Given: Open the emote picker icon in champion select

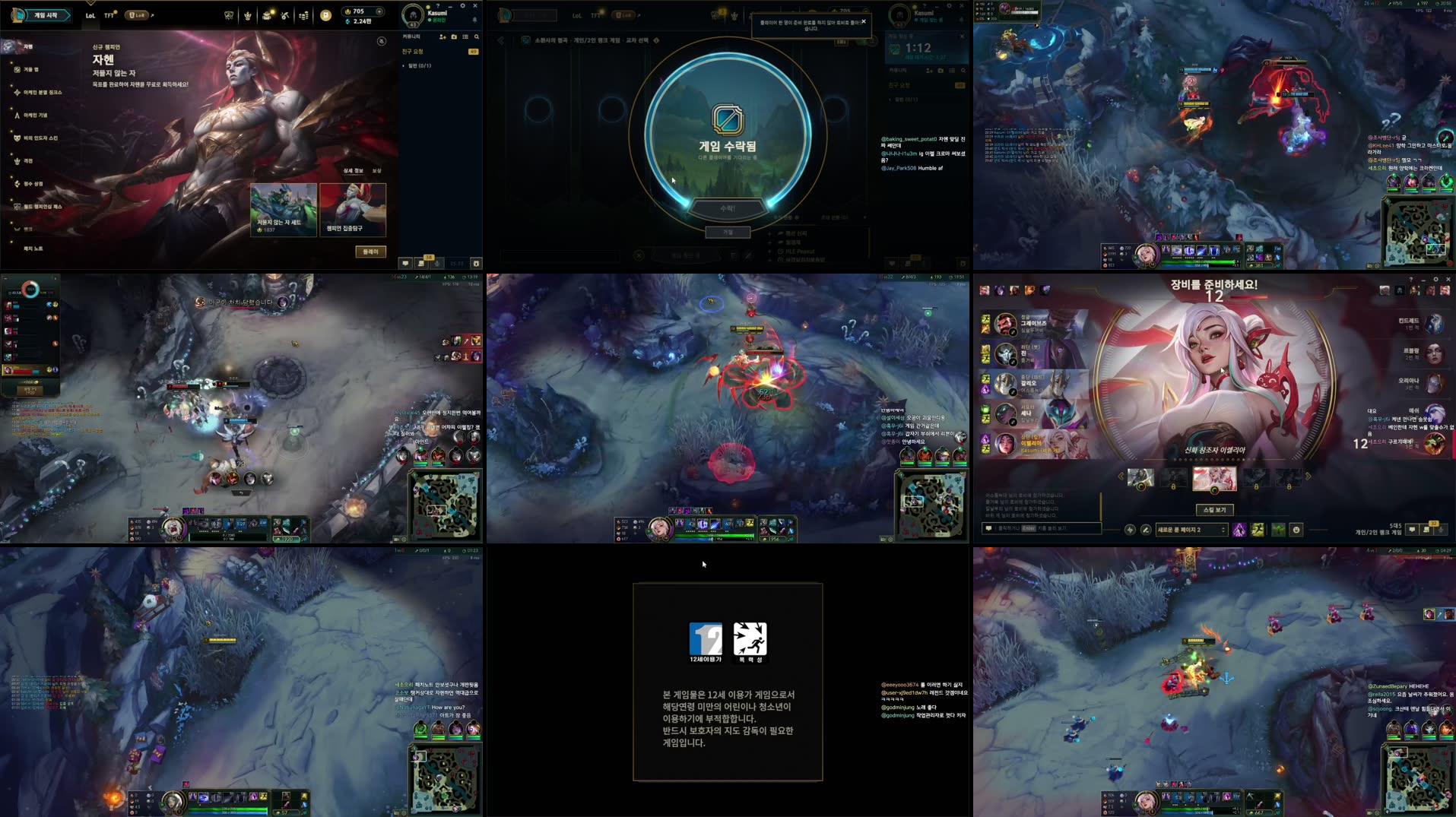Looking at the screenshot, I should point(1297,529).
